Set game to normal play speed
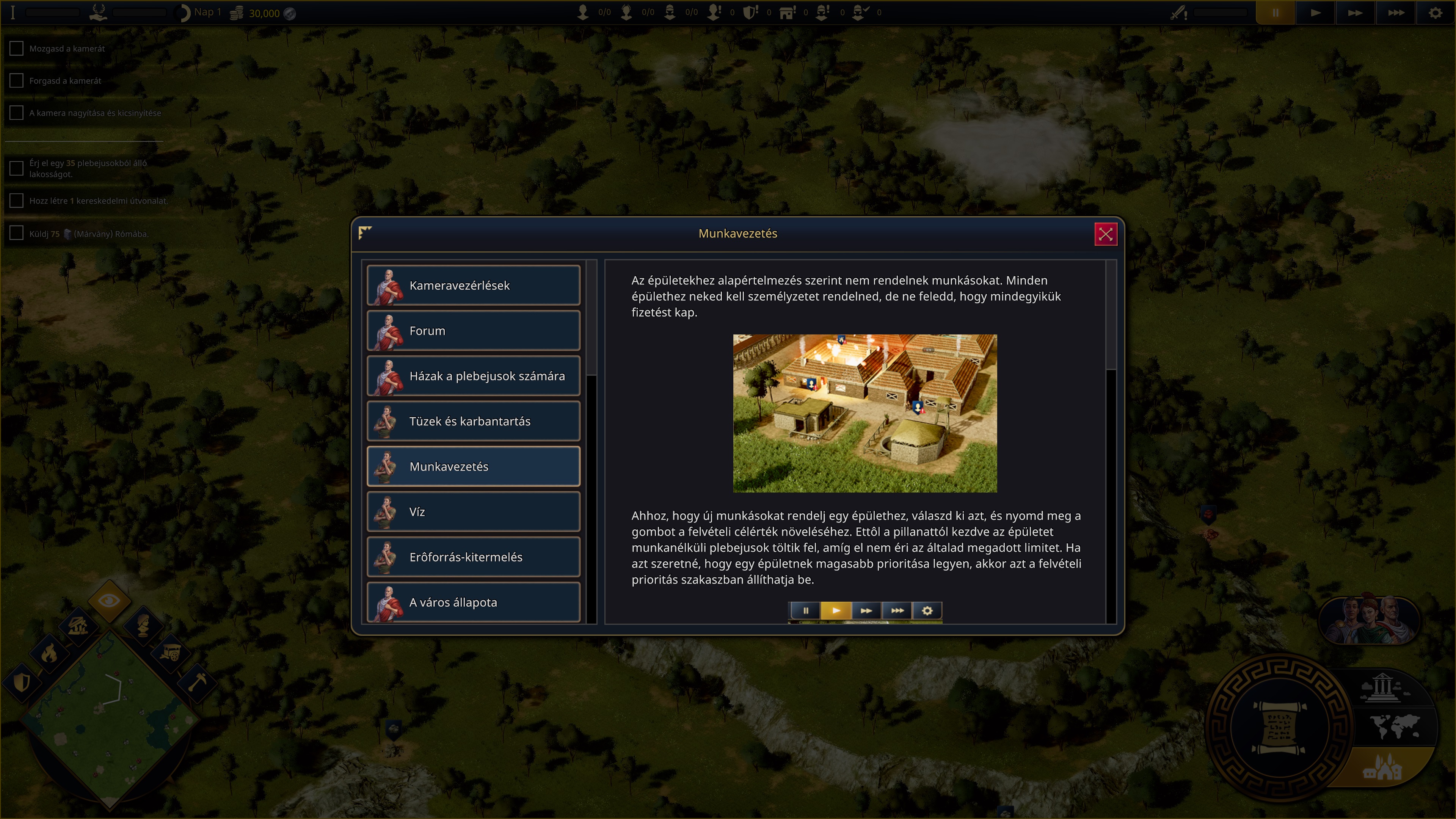The height and width of the screenshot is (819, 1456). 1315,13
